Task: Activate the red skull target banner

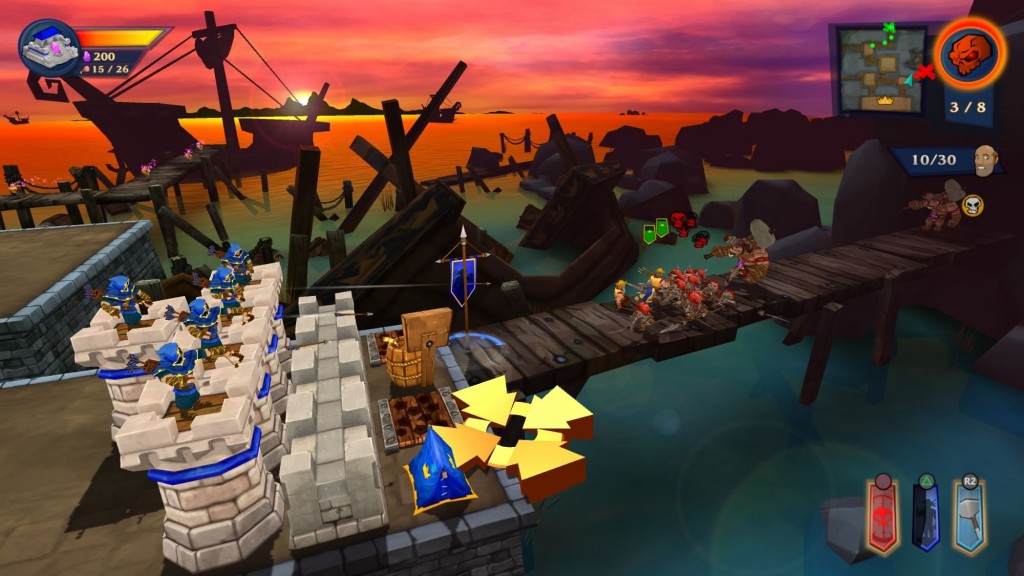Action: point(882,517)
